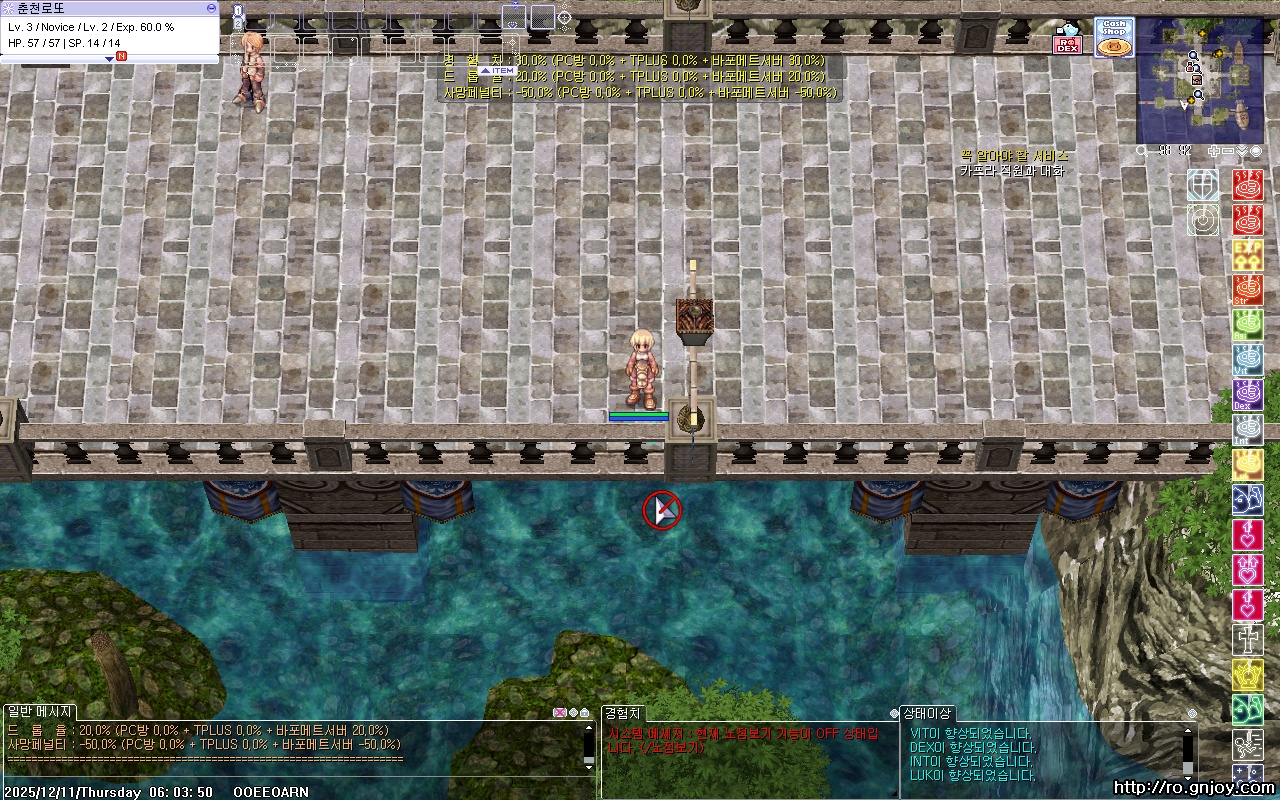Select the Agi food buff icon
1280x800 pixels.
[x=1248, y=325]
